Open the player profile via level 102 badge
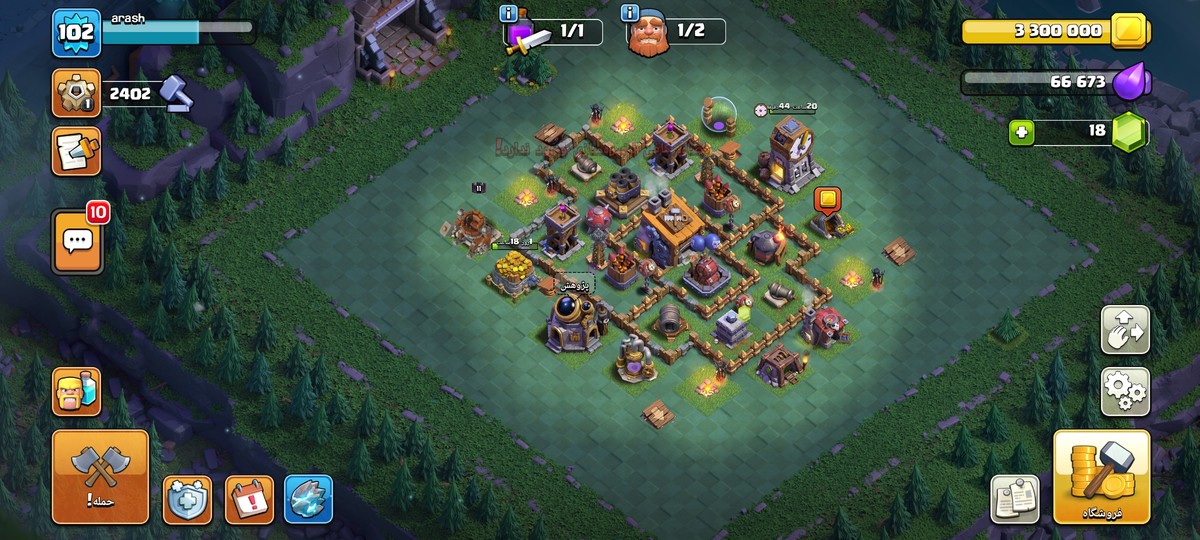The height and width of the screenshot is (540, 1200). 77,33
